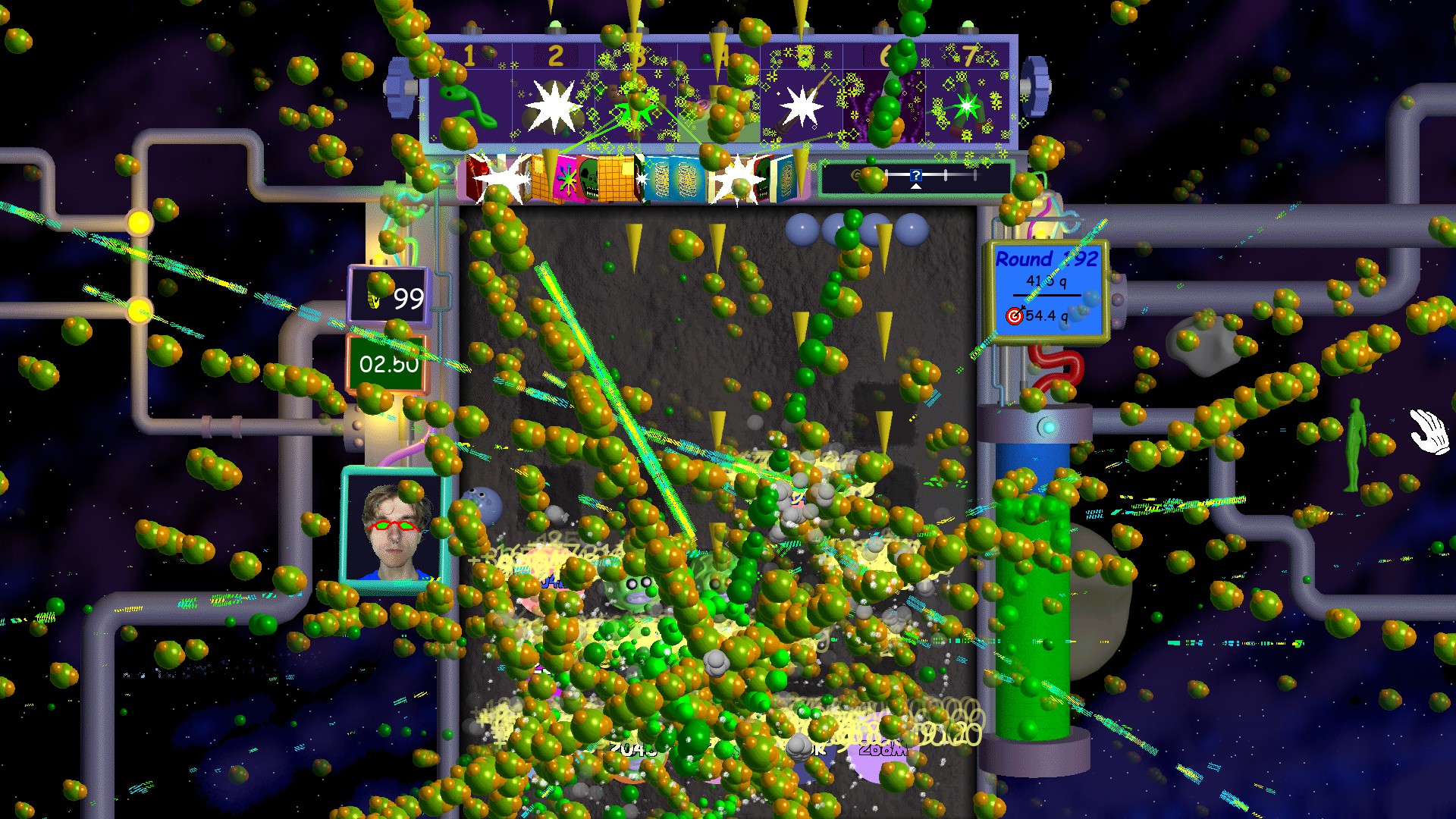1456x819 pixels.
Task: Click the question mark on the slider
Action: click(916, 175)
